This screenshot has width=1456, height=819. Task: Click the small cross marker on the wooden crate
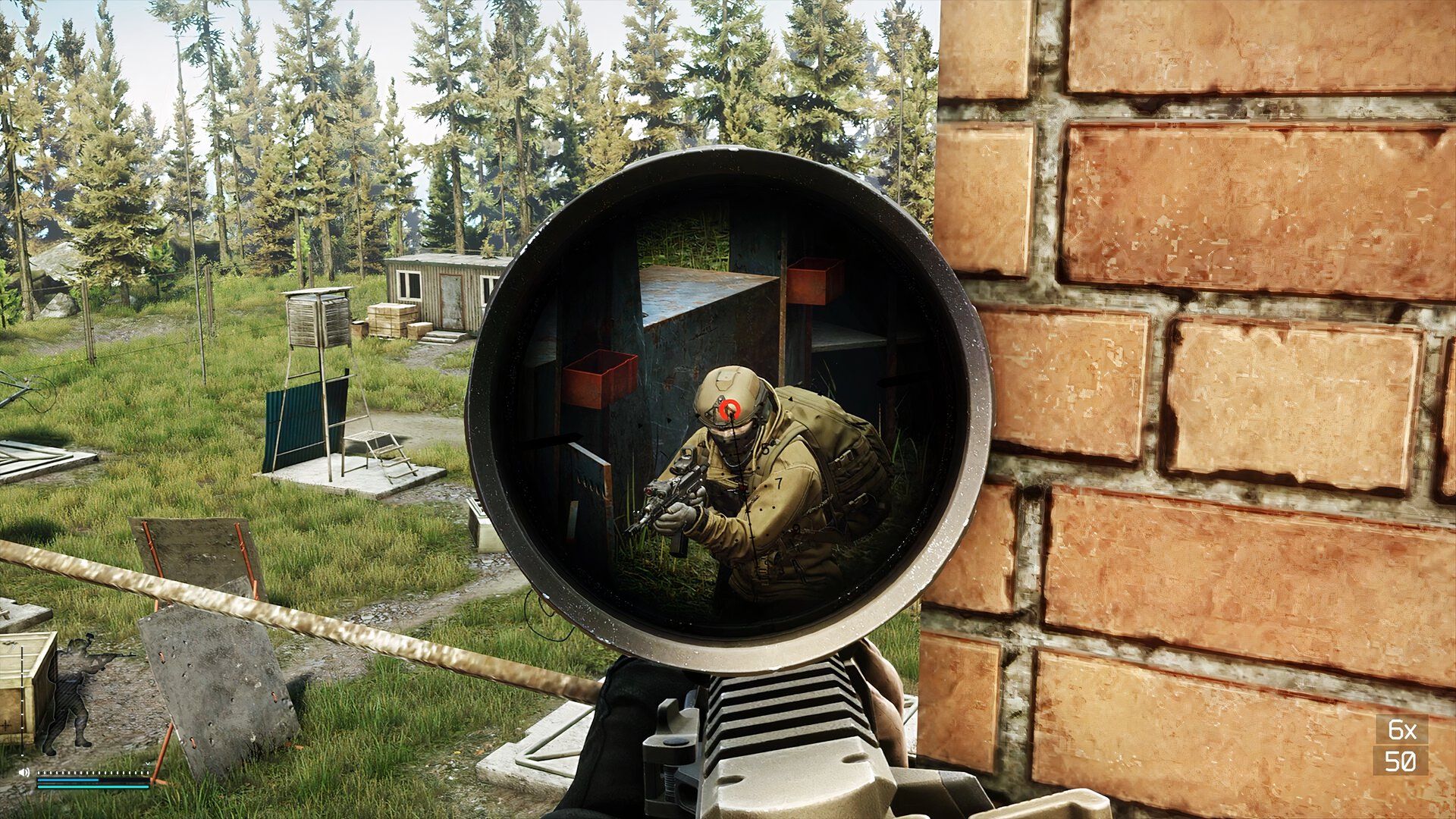pyautogui.click(x=7, y=725)
